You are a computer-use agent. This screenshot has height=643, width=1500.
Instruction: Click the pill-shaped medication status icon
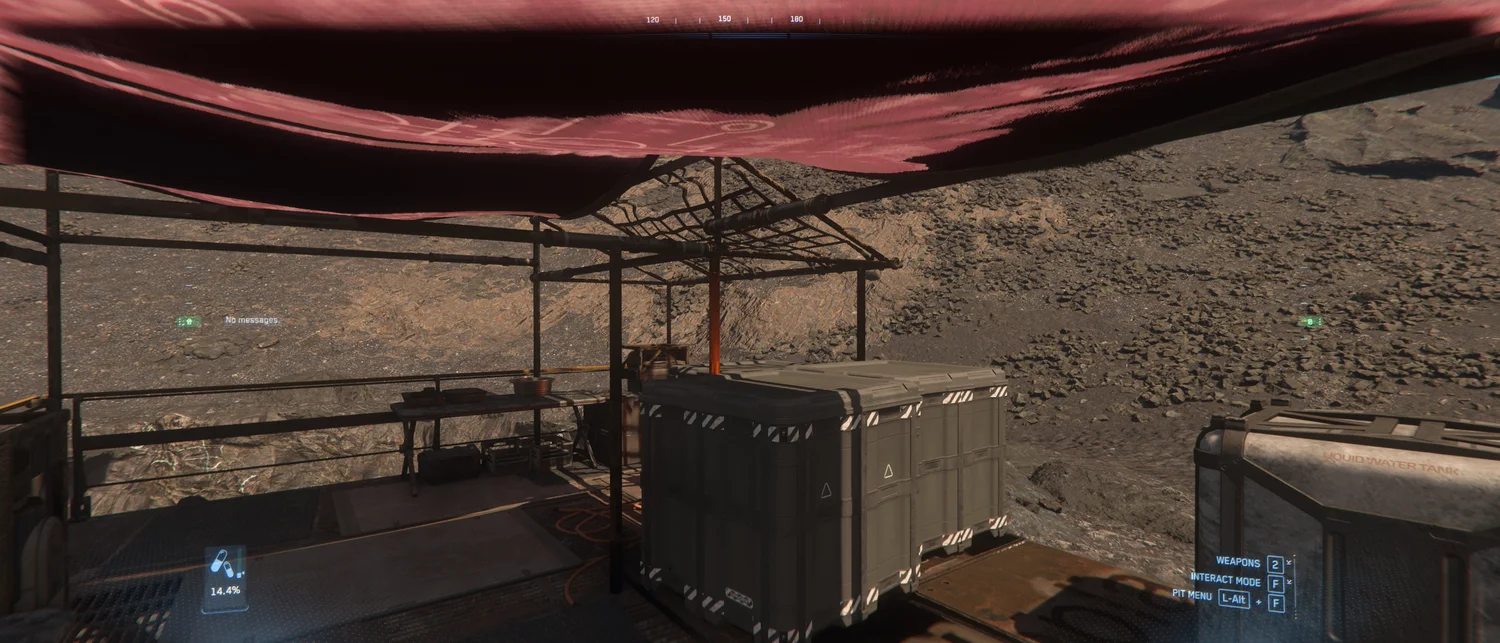coord(224,566)
